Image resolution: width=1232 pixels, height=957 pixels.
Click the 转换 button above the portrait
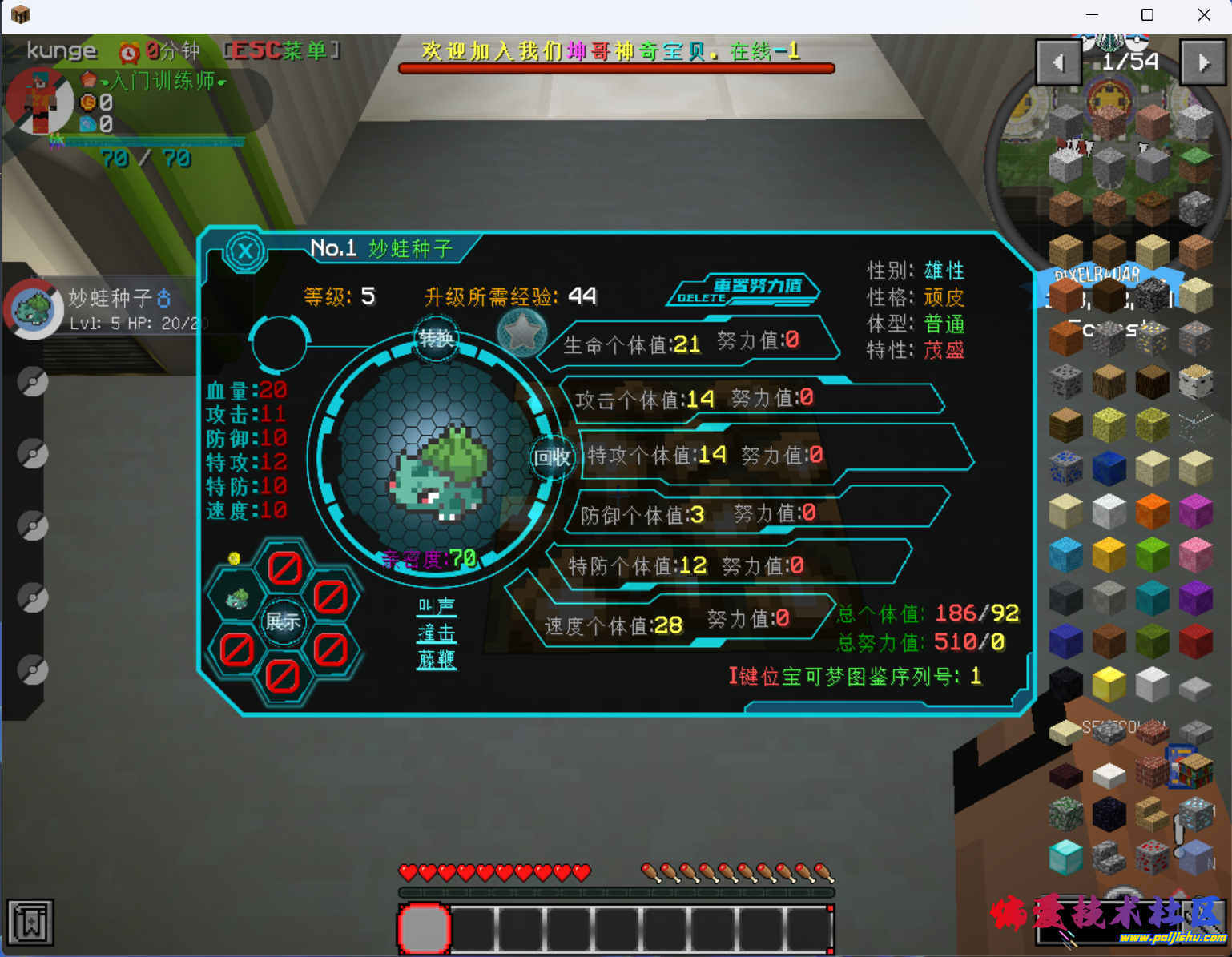[437, 339]
